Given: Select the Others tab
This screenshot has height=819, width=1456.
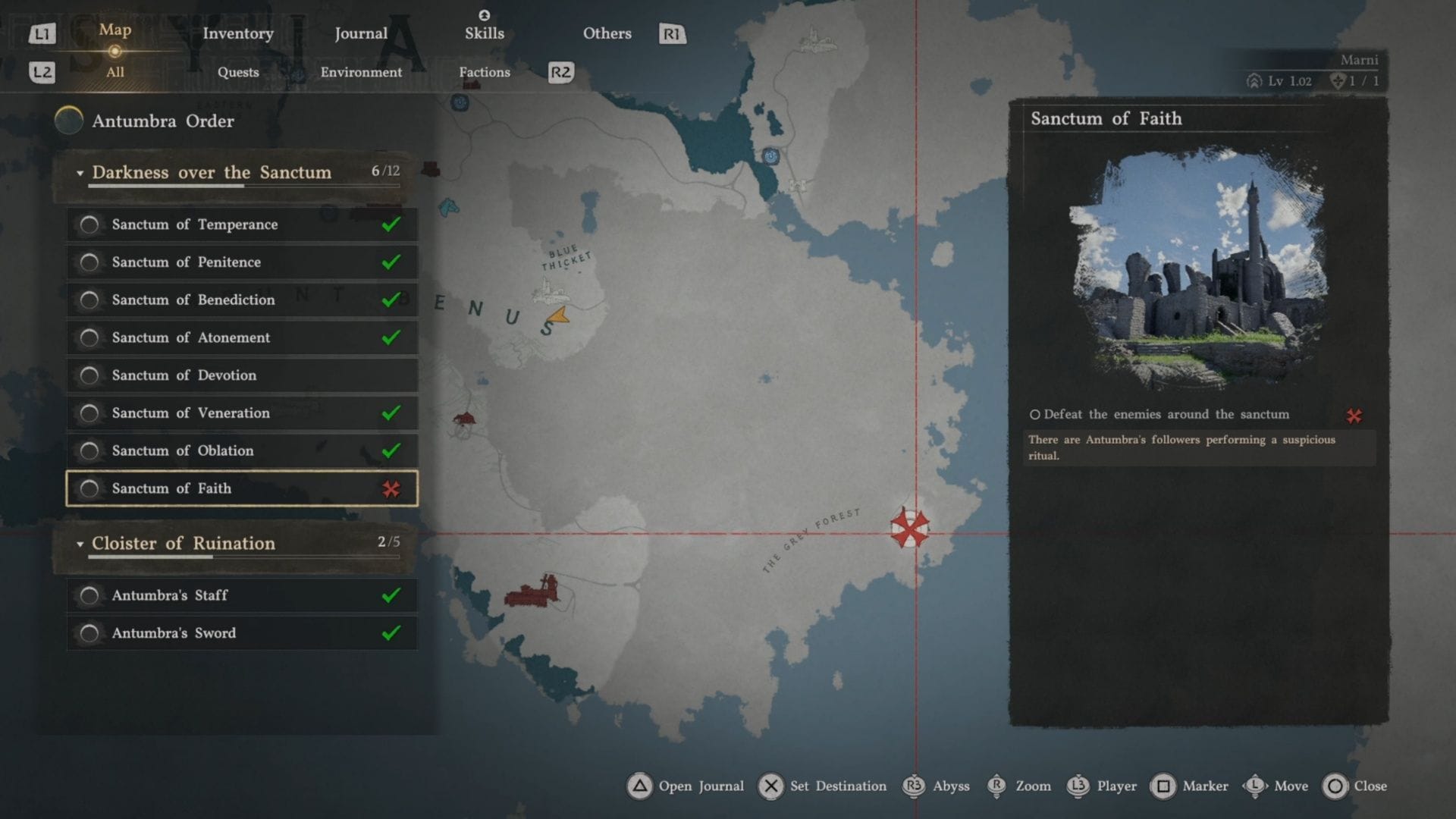Looking at the screenshot, I should pos(607,33).
